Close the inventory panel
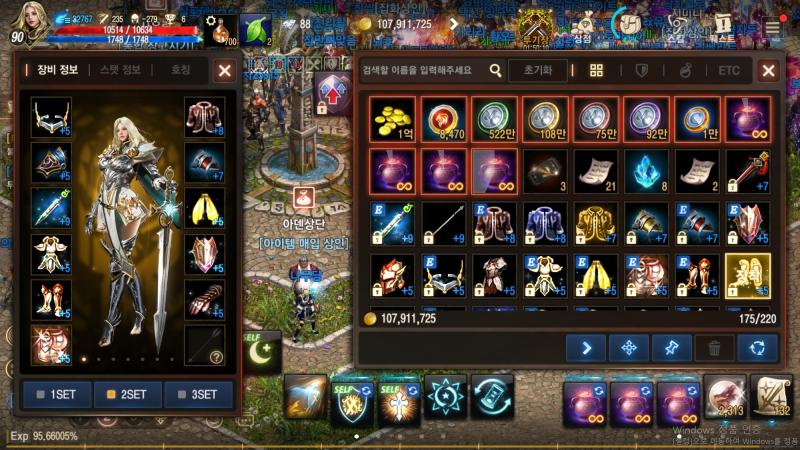The height and width of the screenshot is (450, 800). click(x=768, y=71)
